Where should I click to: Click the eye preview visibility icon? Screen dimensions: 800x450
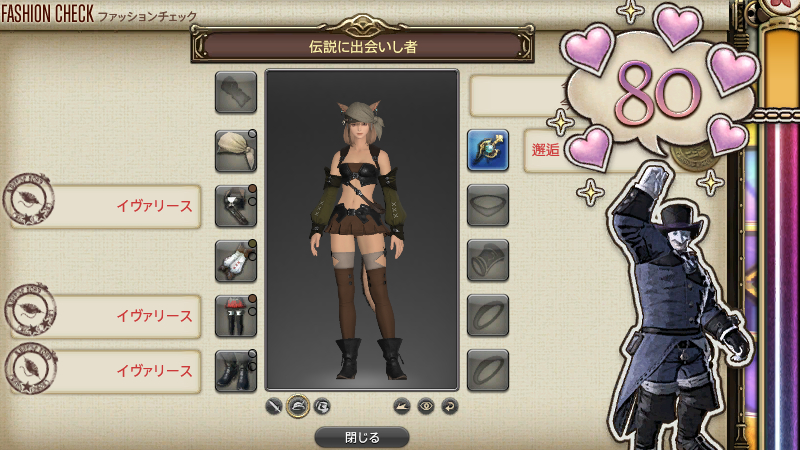(427, 406)
